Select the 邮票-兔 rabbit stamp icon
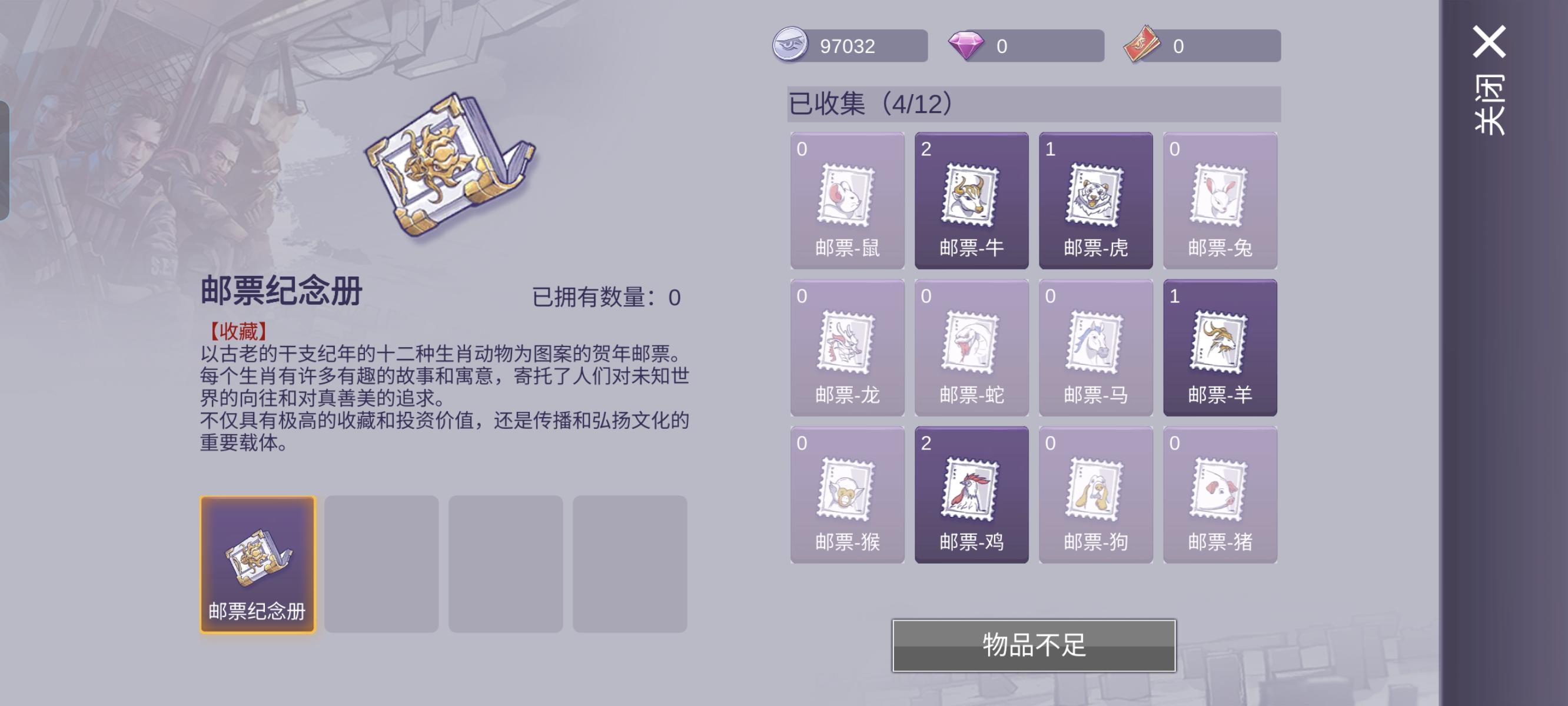Screen dimensions: 1568x706 (1219, 201)
